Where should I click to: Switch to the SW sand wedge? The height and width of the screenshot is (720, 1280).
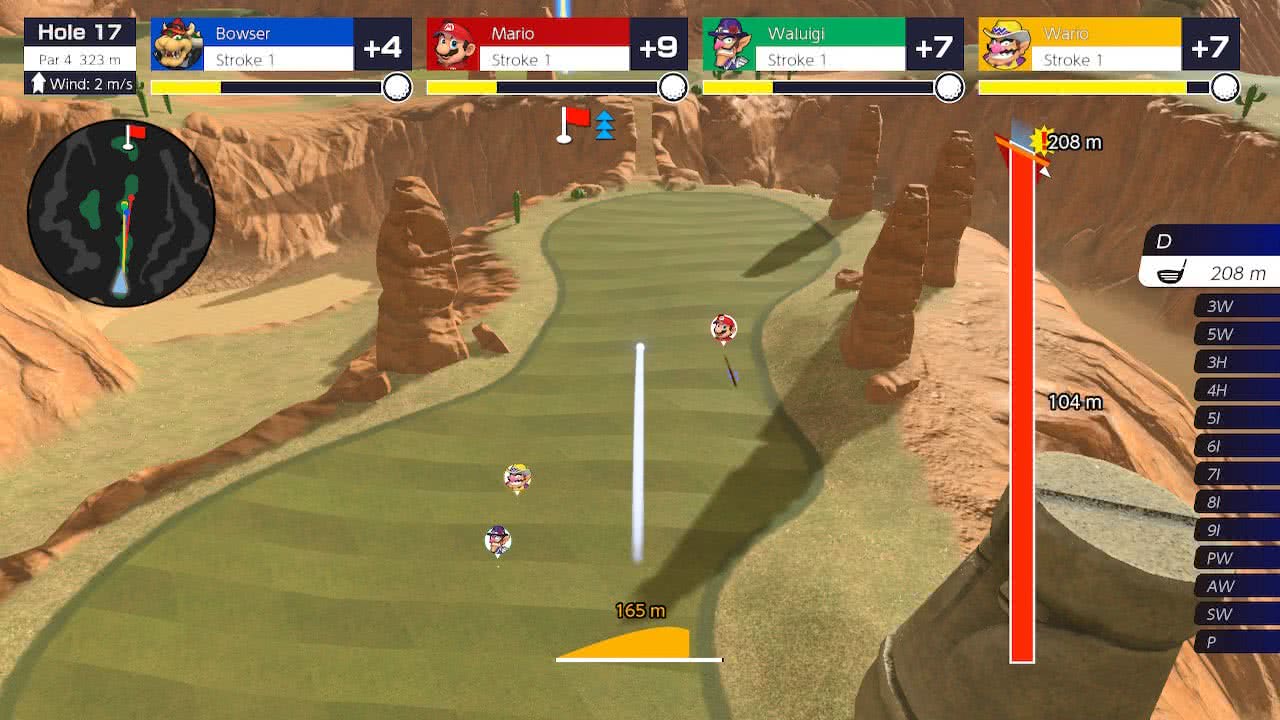click(x=1236, y=614)
